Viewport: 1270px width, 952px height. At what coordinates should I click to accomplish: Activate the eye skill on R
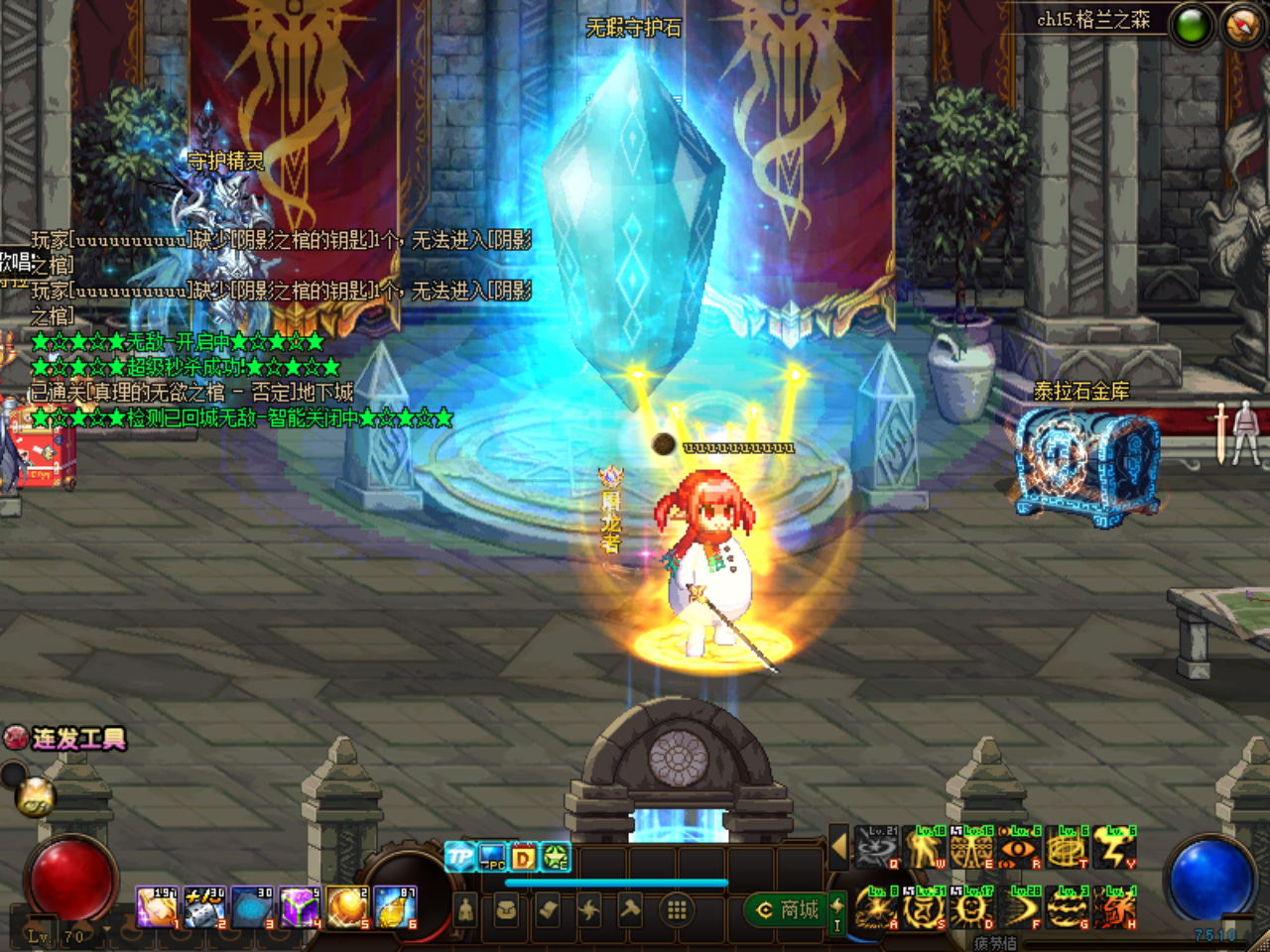[1019, 848]
